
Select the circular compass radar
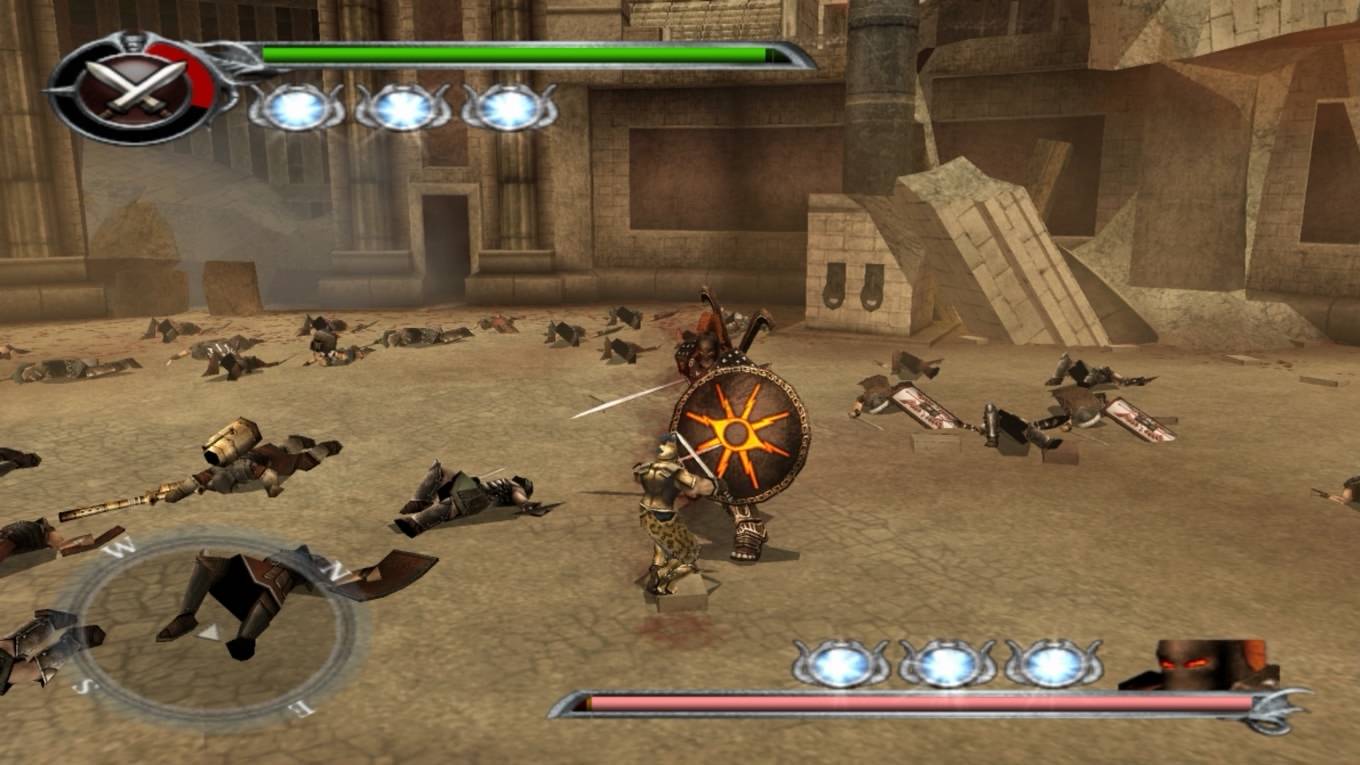[x=212, y=628]
